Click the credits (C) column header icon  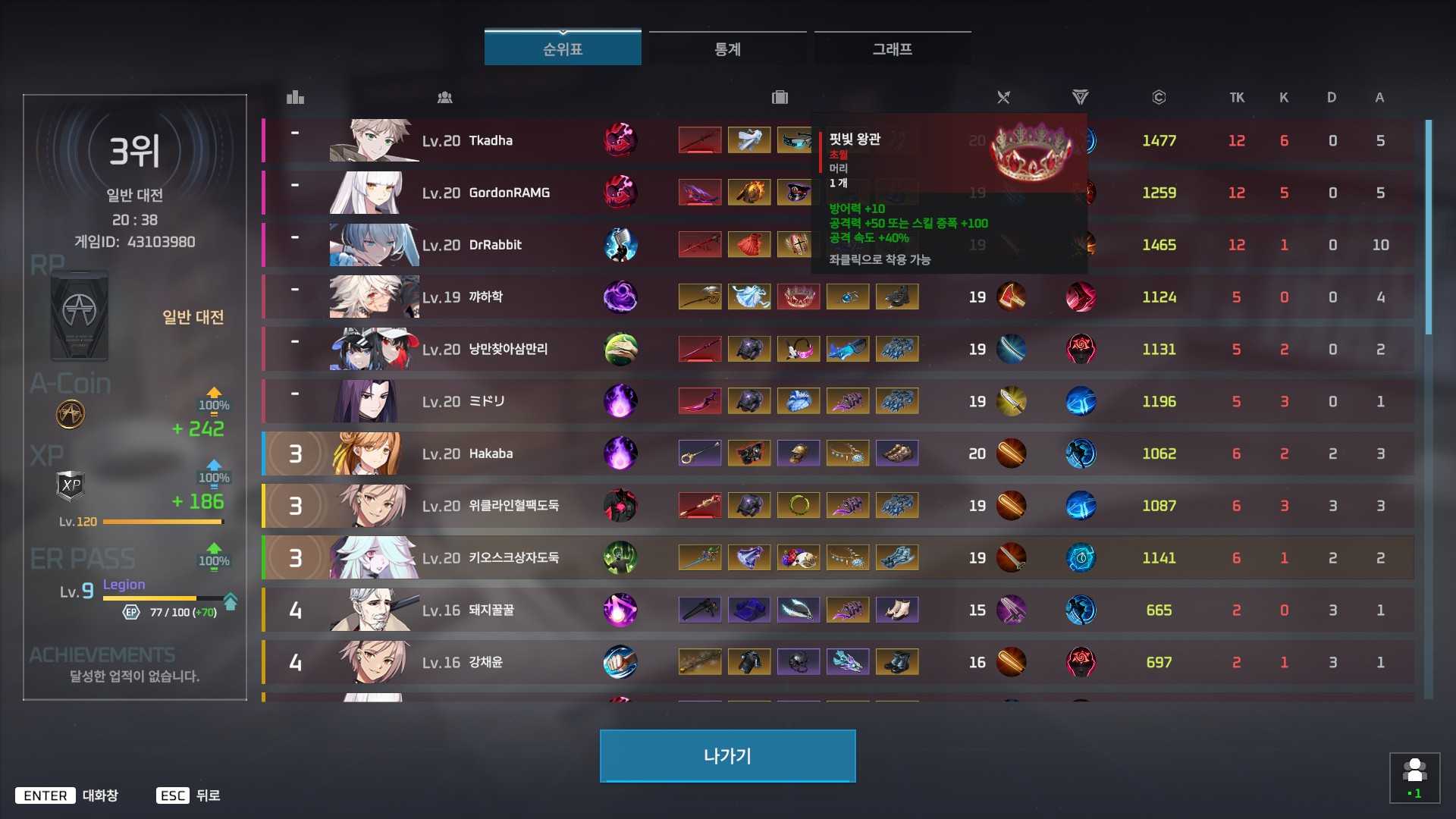(x=1159, y=97)
